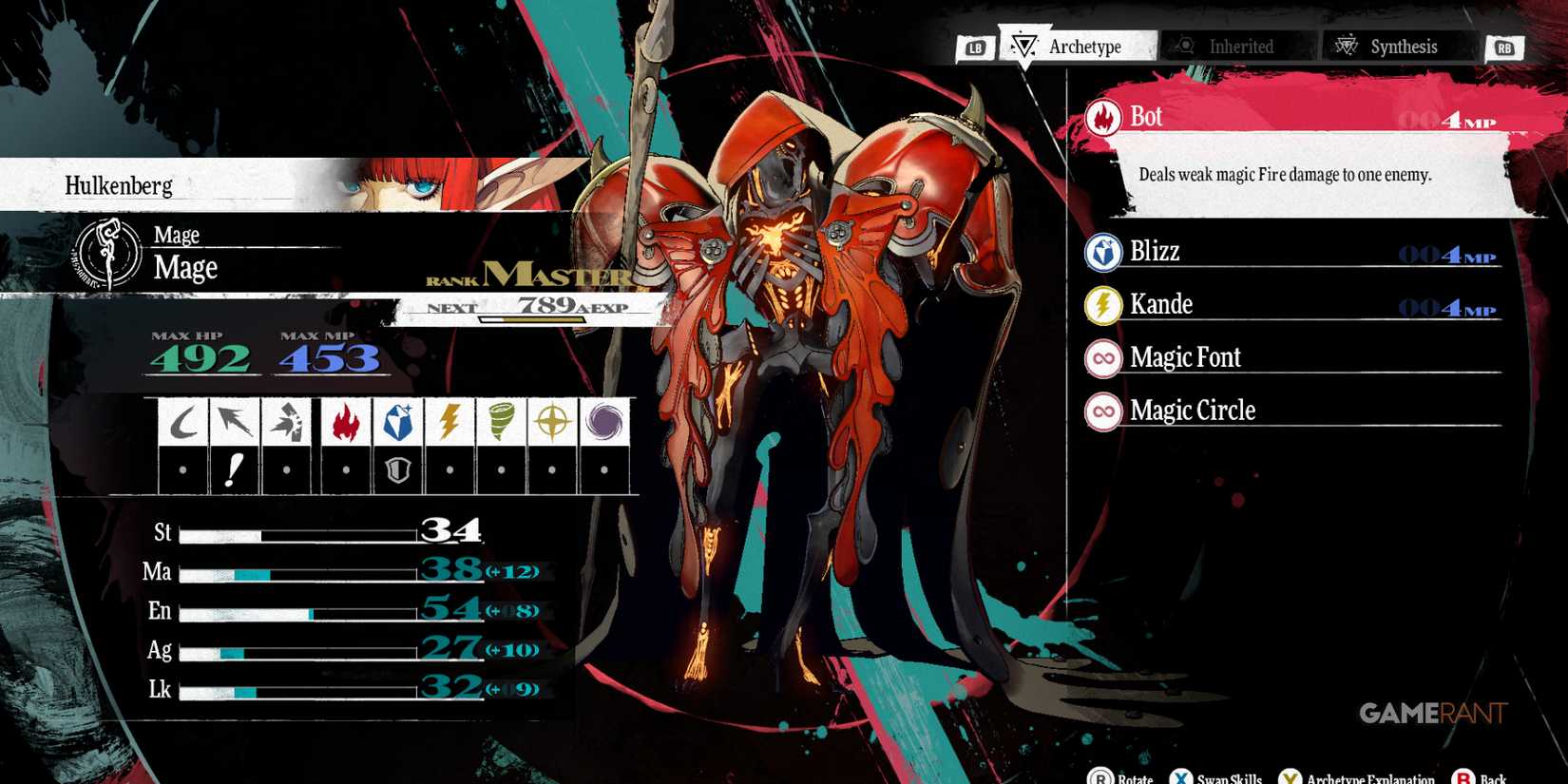Toggle the pierce weakness indicator
Screen dimensions: 1568x784
pos(236,467)
